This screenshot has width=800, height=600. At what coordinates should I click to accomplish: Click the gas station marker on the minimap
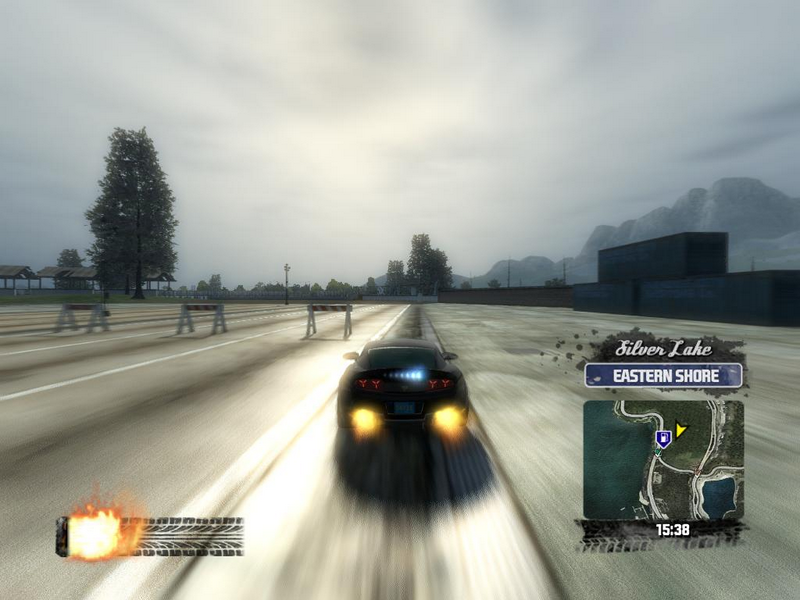[x=662, y=438]
